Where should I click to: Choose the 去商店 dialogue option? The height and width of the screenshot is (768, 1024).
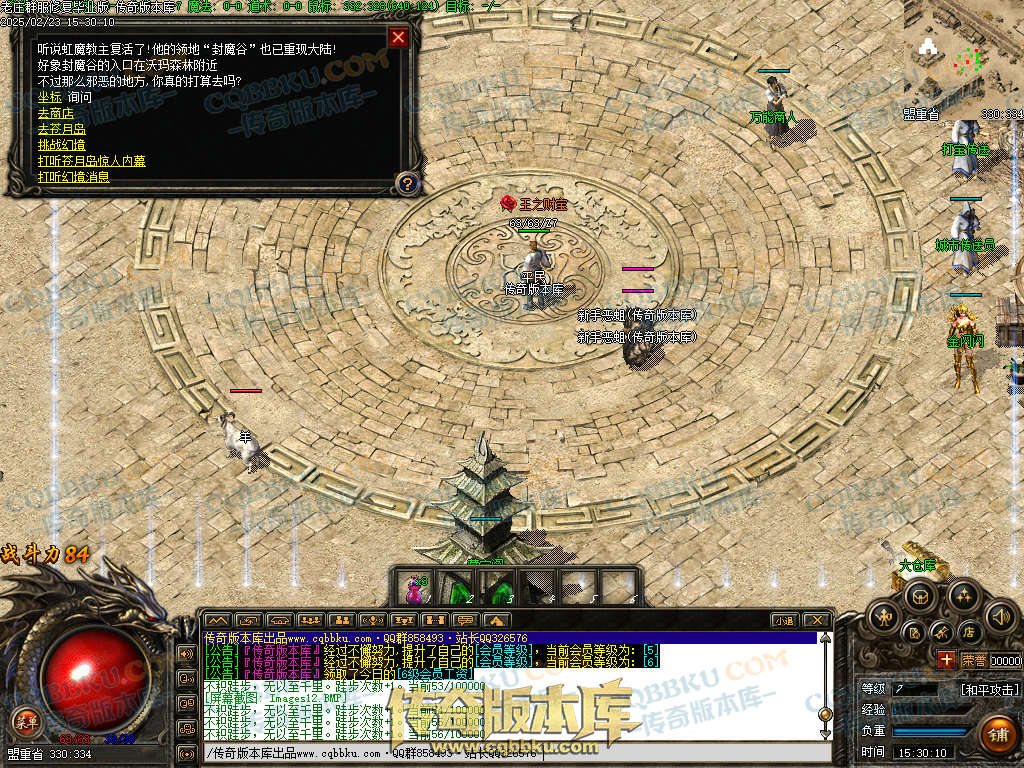pos(55,113)
